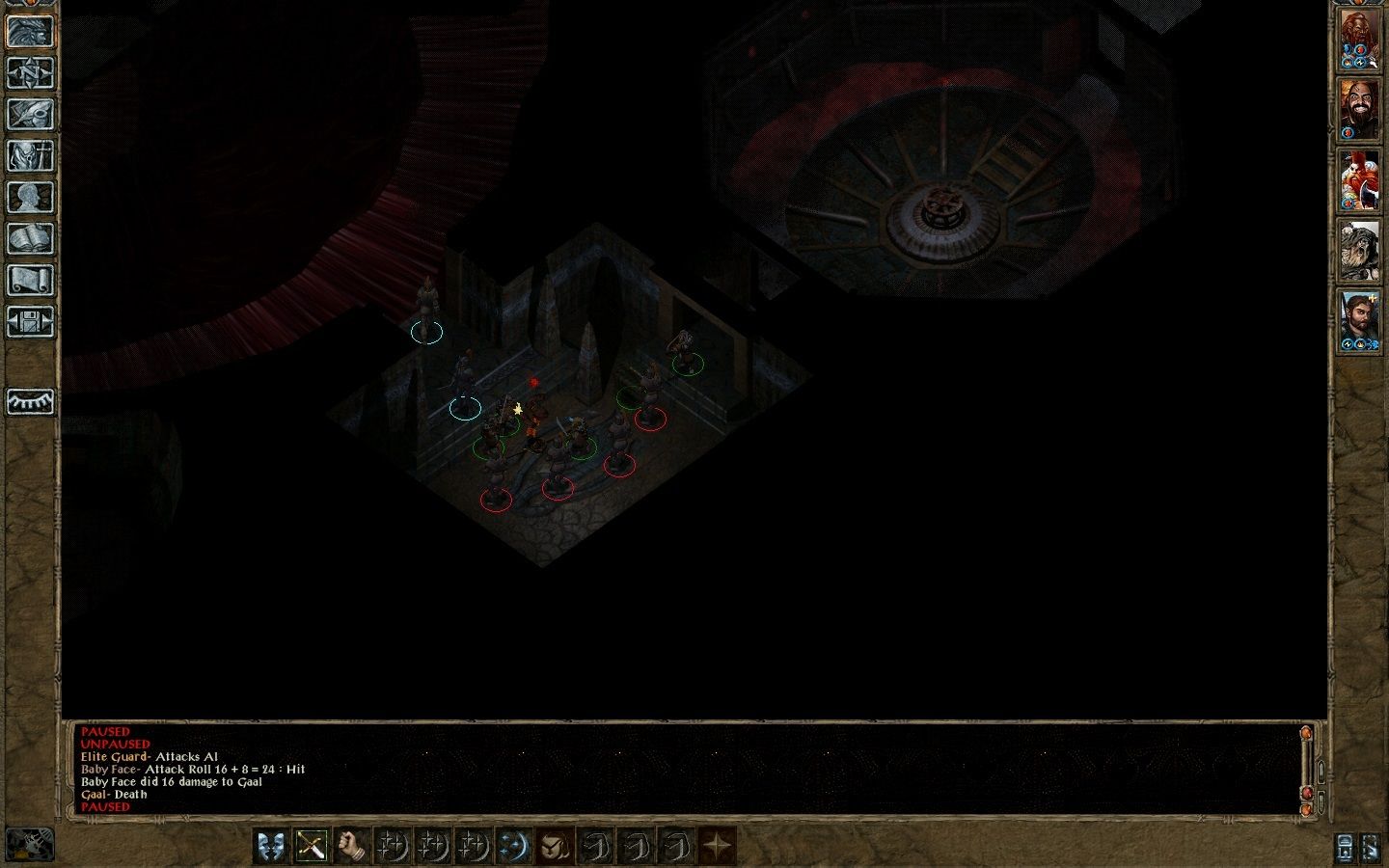This screenshot has width=1389, height=868.
Task: Choose the bare fist weapon slot
Action: tap(351, 847)
